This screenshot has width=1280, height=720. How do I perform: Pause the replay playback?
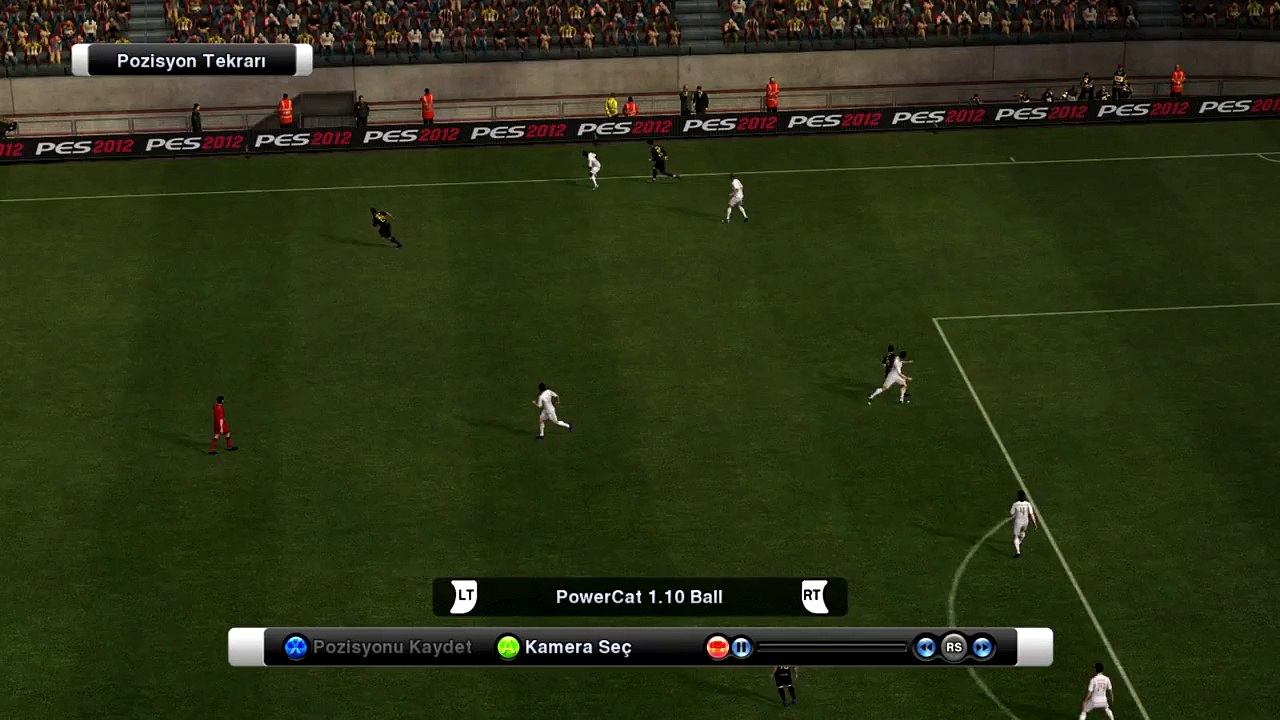(741, 647)
